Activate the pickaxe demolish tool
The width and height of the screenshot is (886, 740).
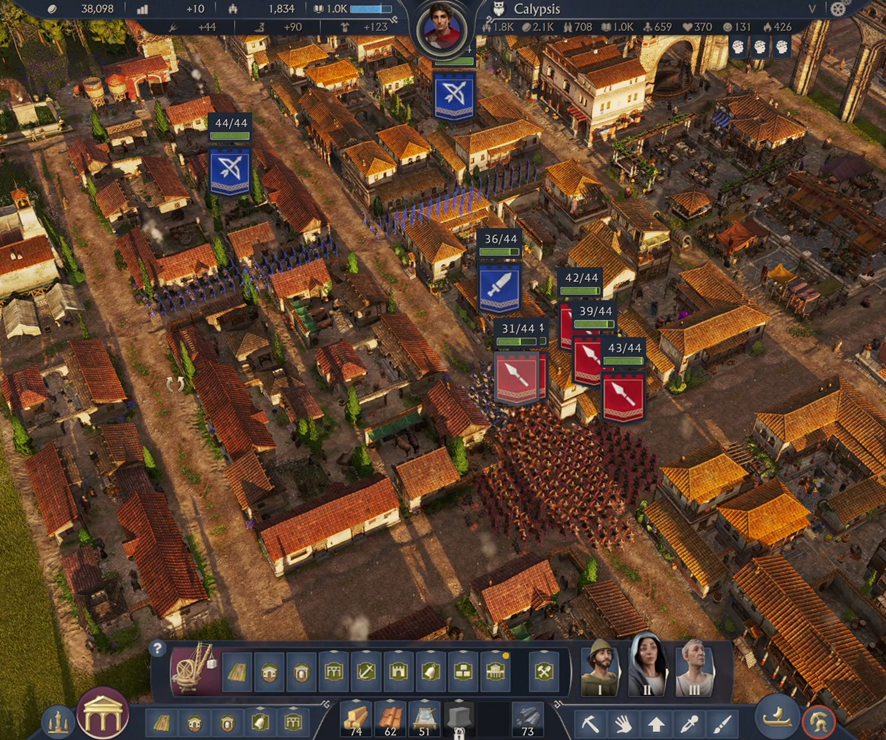(591, 721)
